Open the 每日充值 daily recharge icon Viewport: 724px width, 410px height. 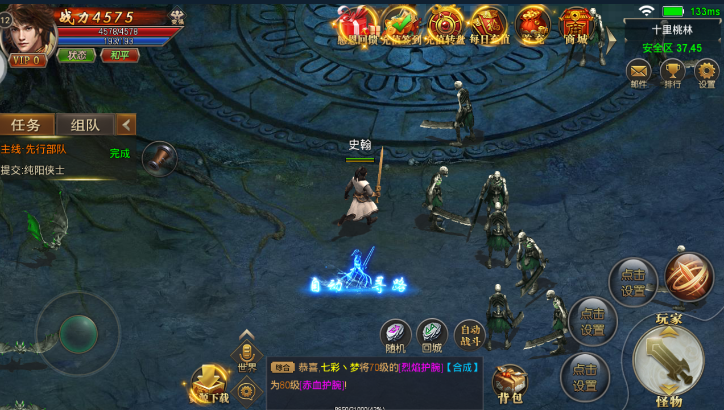click(x=490, y=23)
